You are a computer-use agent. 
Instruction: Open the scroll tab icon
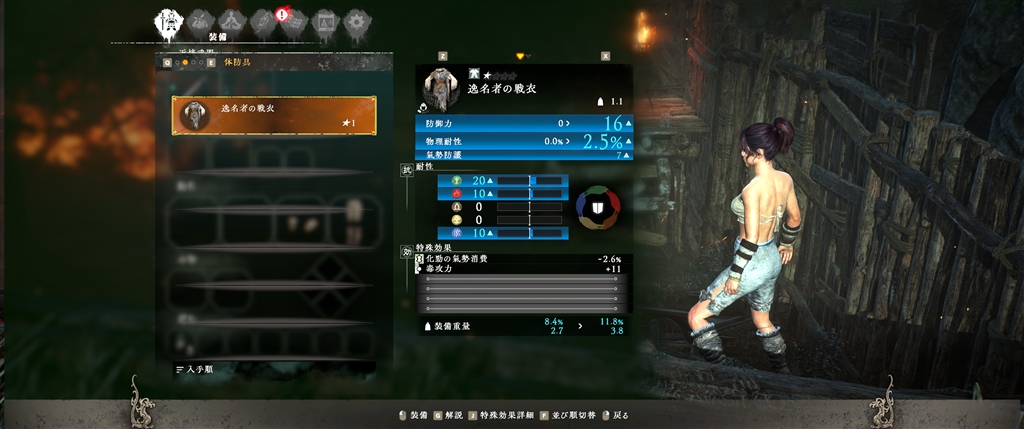click(x=263, y=21)
